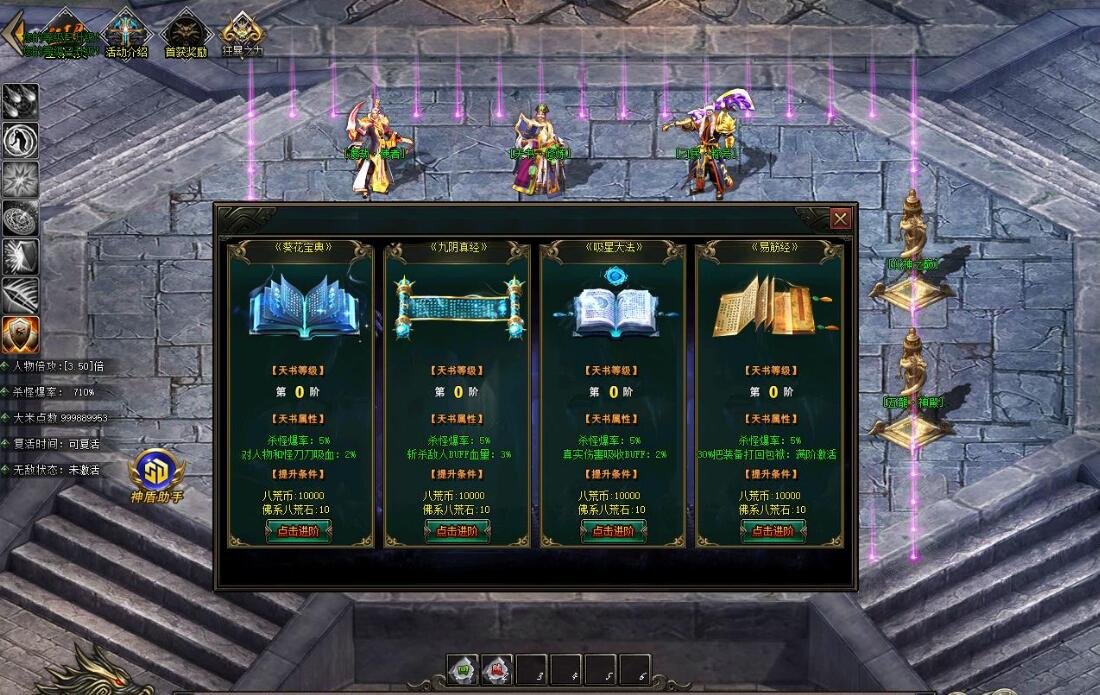1100x695 pixels.
Task: Advance 吸星大法 using its 点击进阶 button
Action: coord(613,531)
